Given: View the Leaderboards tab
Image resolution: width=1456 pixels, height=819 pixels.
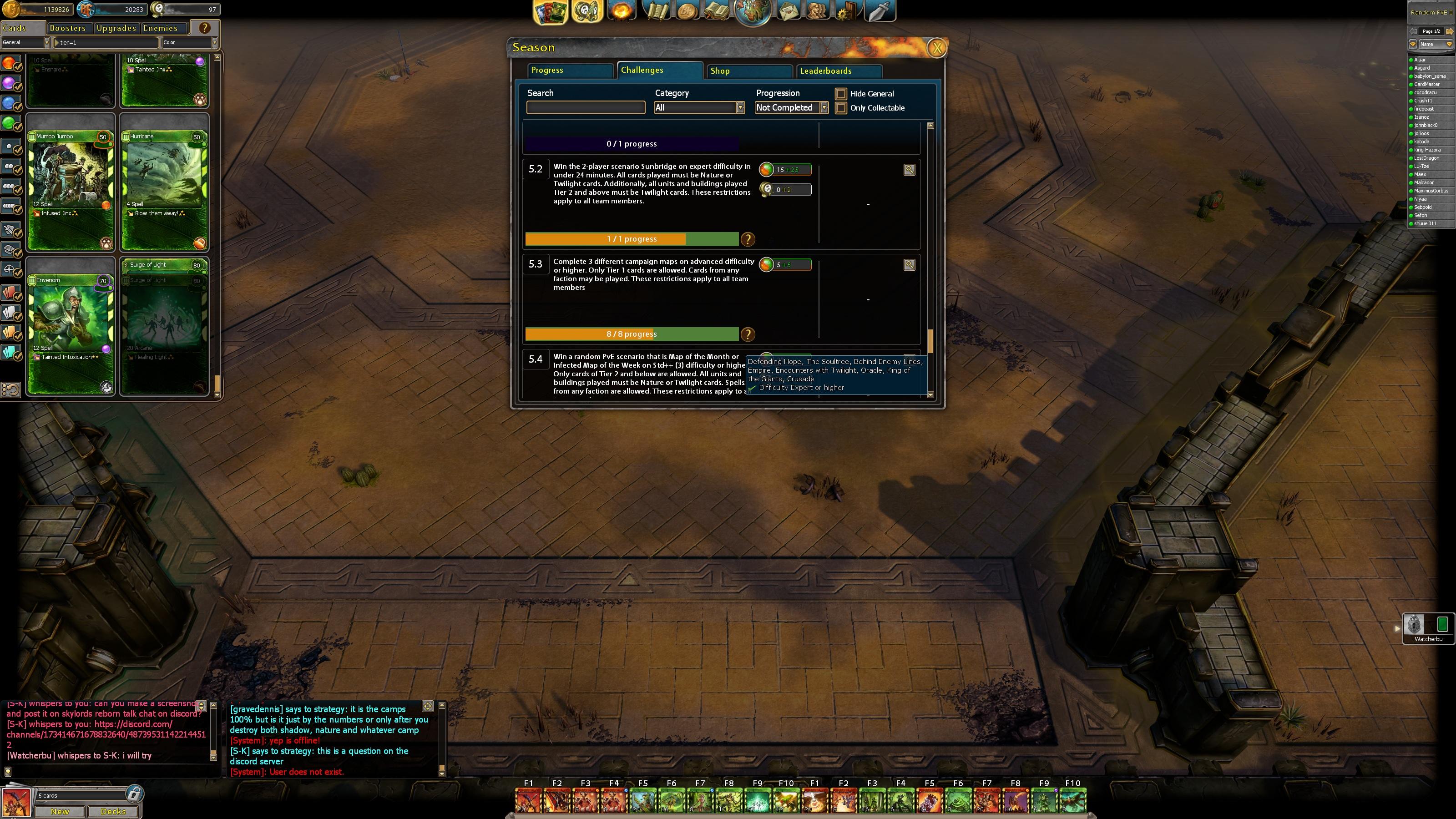Looking at the screenshot, I should [x=839, y=71].
